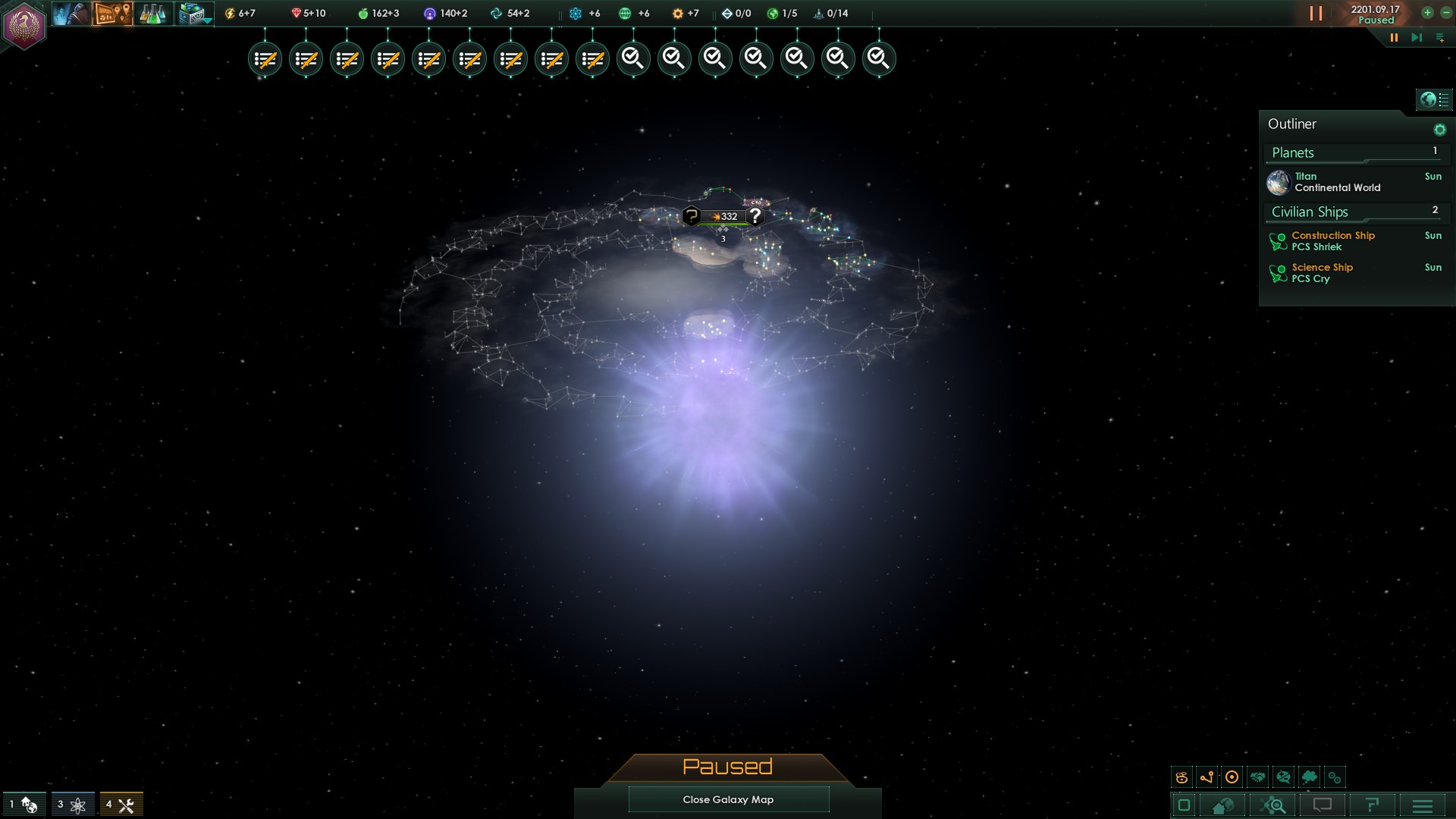The height and width of the screenshot is (819, 1456).
Task: Open Outliner settings gear
Action: (1439, 130)
